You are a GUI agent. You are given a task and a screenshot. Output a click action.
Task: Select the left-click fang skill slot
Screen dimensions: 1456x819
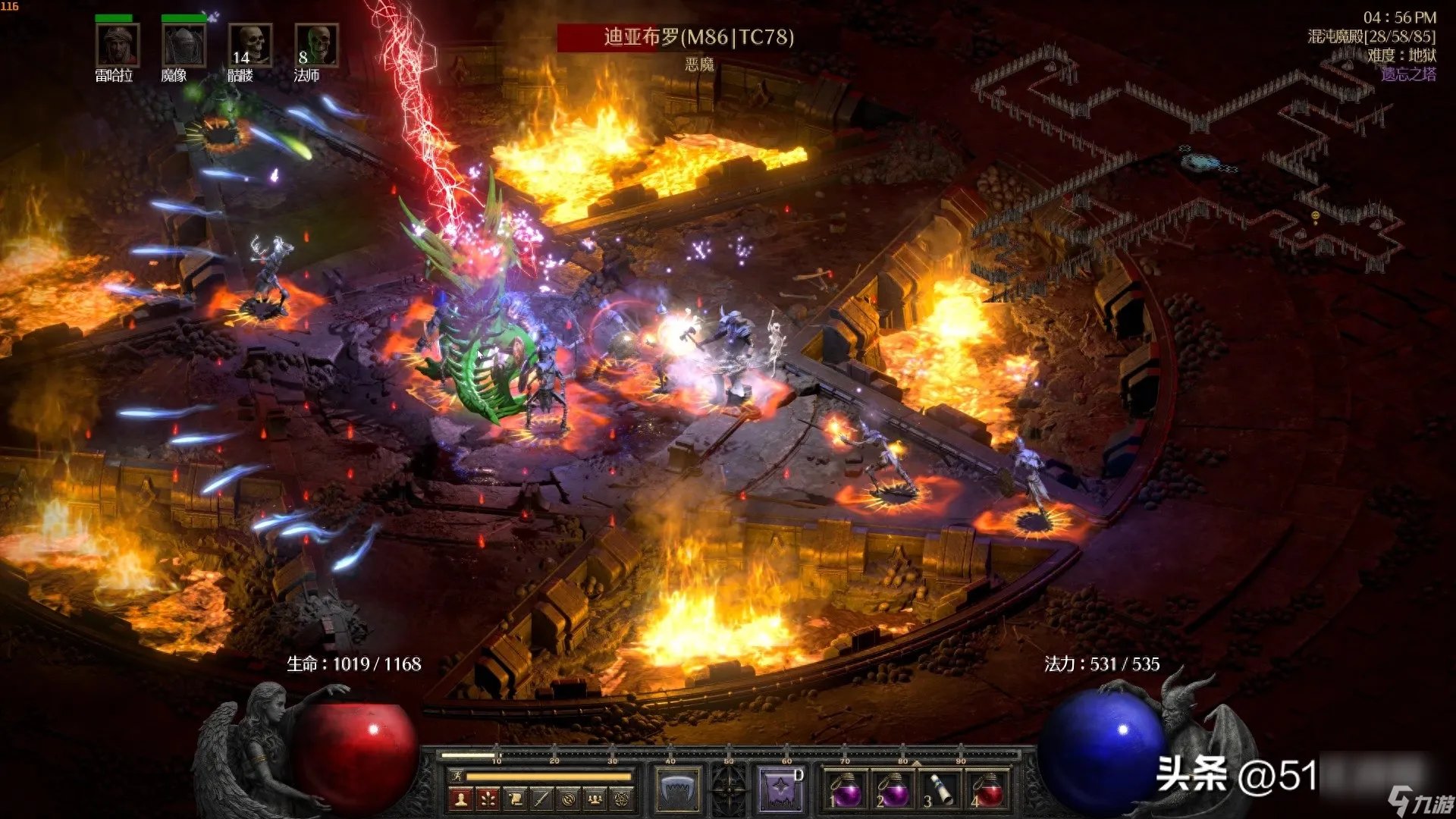tap(677, 789)
